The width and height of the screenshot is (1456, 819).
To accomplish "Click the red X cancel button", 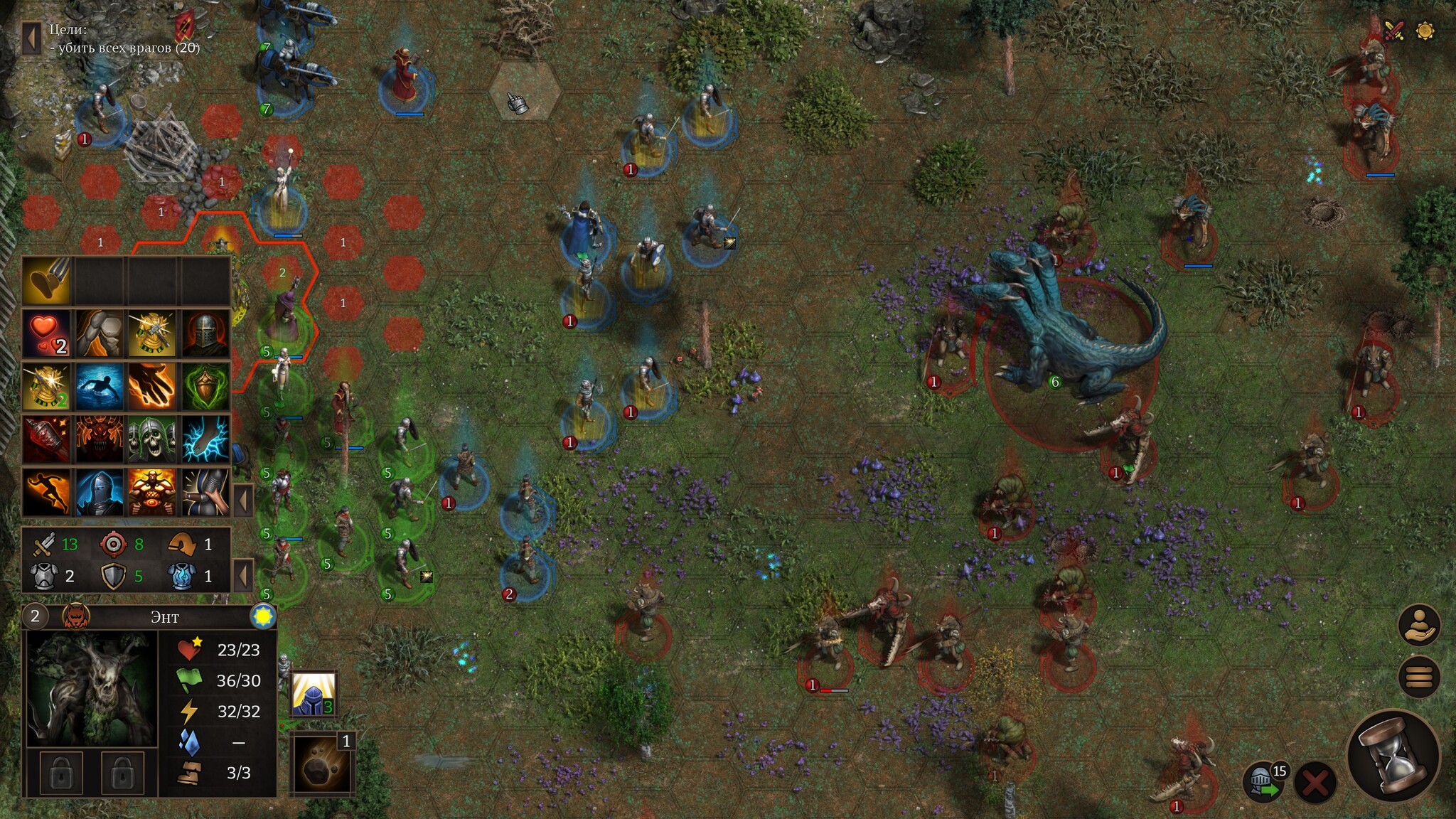I will [x=1315, y=783].
